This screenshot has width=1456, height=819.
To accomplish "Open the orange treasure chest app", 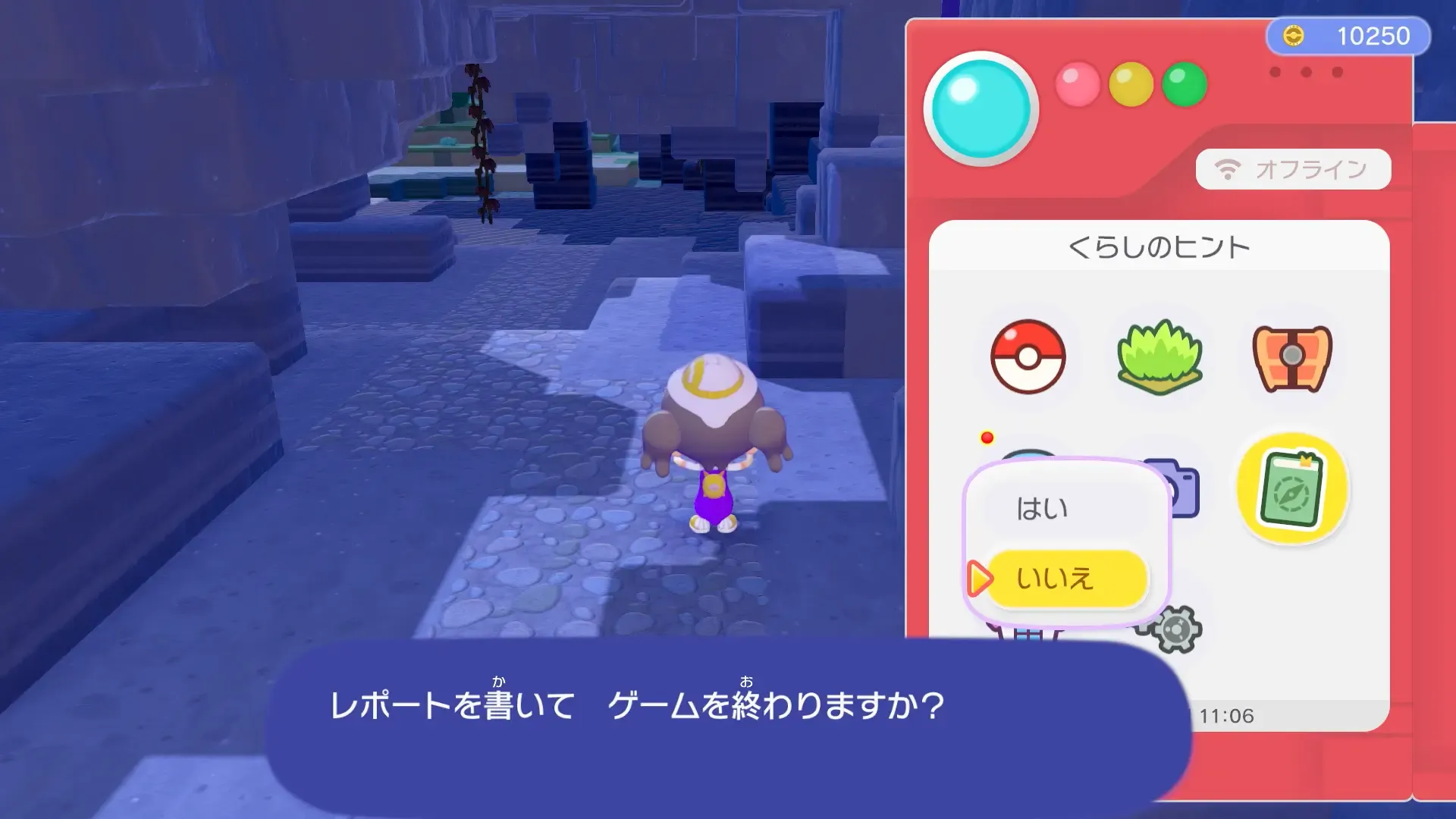I will coord(1293,359).
